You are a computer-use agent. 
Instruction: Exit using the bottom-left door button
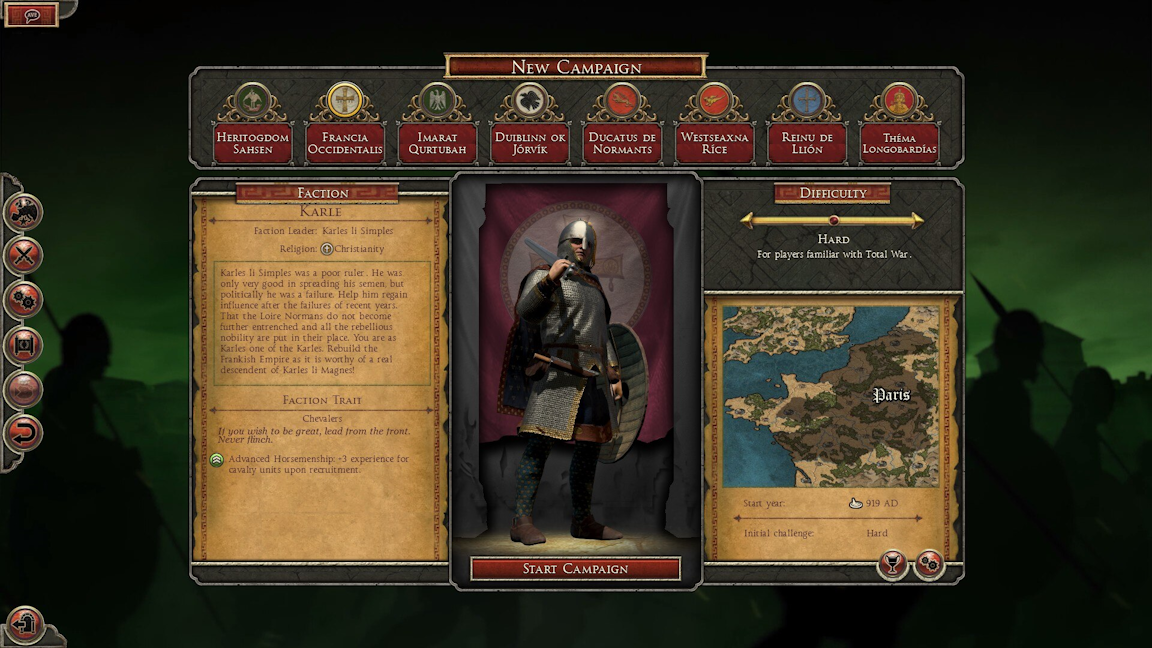pos(25,625)
